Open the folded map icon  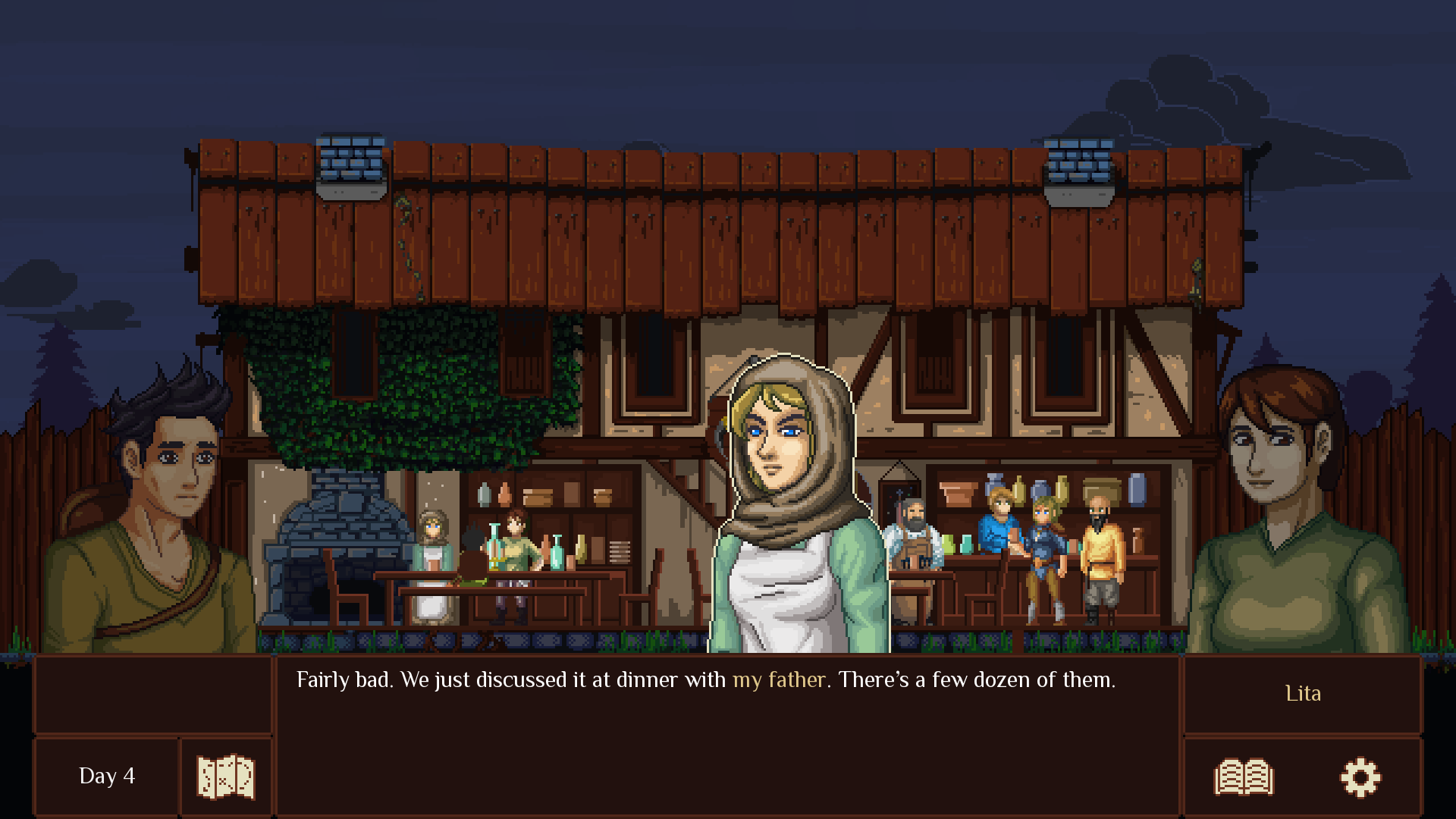[x=225, y=777]
